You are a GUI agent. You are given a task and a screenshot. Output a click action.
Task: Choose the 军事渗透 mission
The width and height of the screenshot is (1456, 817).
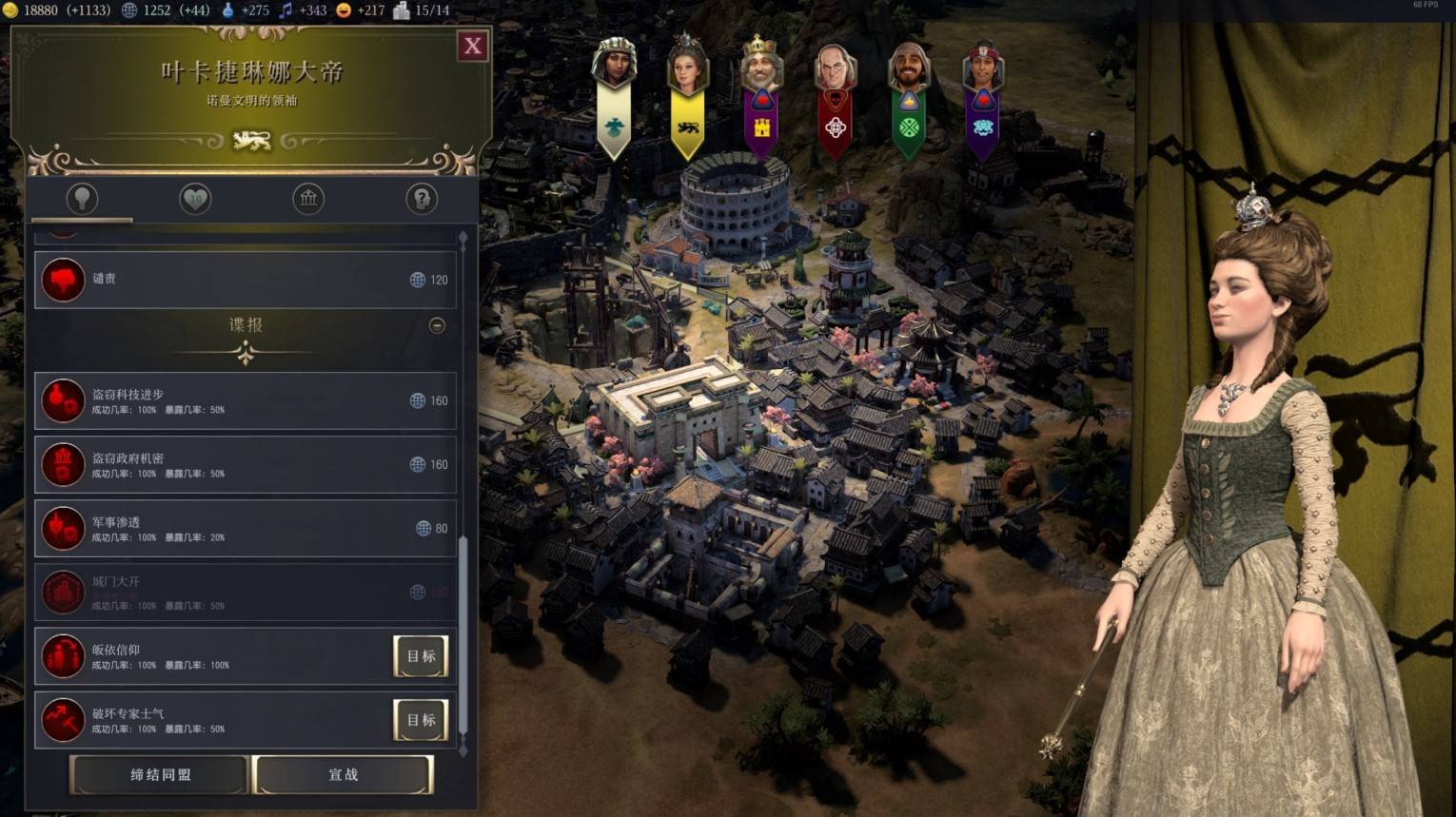point(246,528)
